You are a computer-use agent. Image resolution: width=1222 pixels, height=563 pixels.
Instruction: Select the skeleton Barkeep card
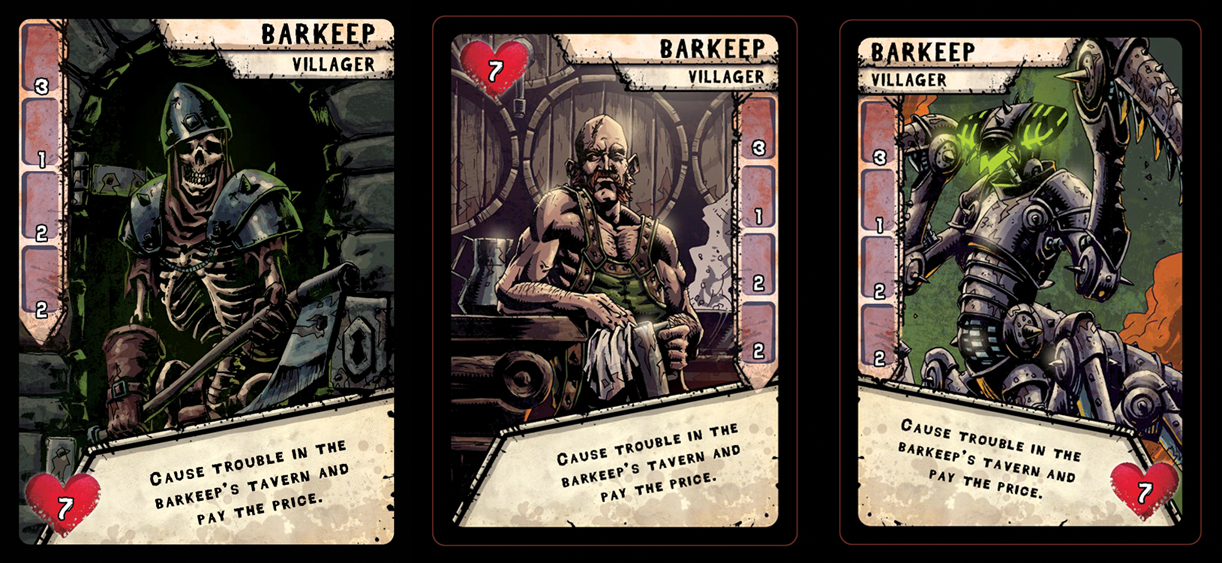pos(206,281)
